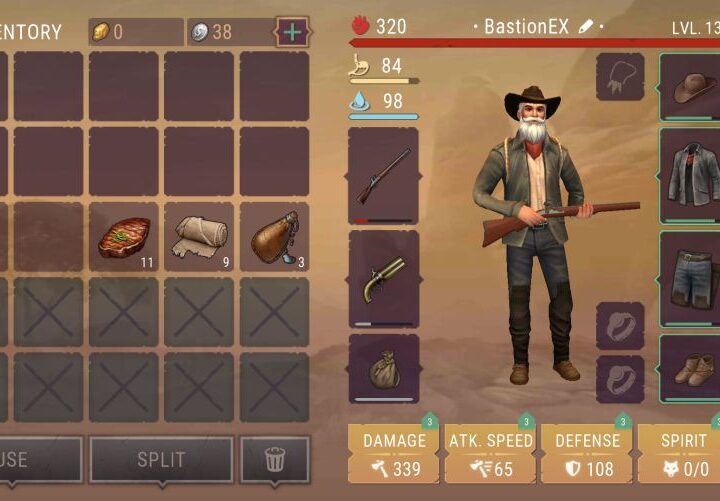Select the equipped pouch bag slot

pos(383,369)
